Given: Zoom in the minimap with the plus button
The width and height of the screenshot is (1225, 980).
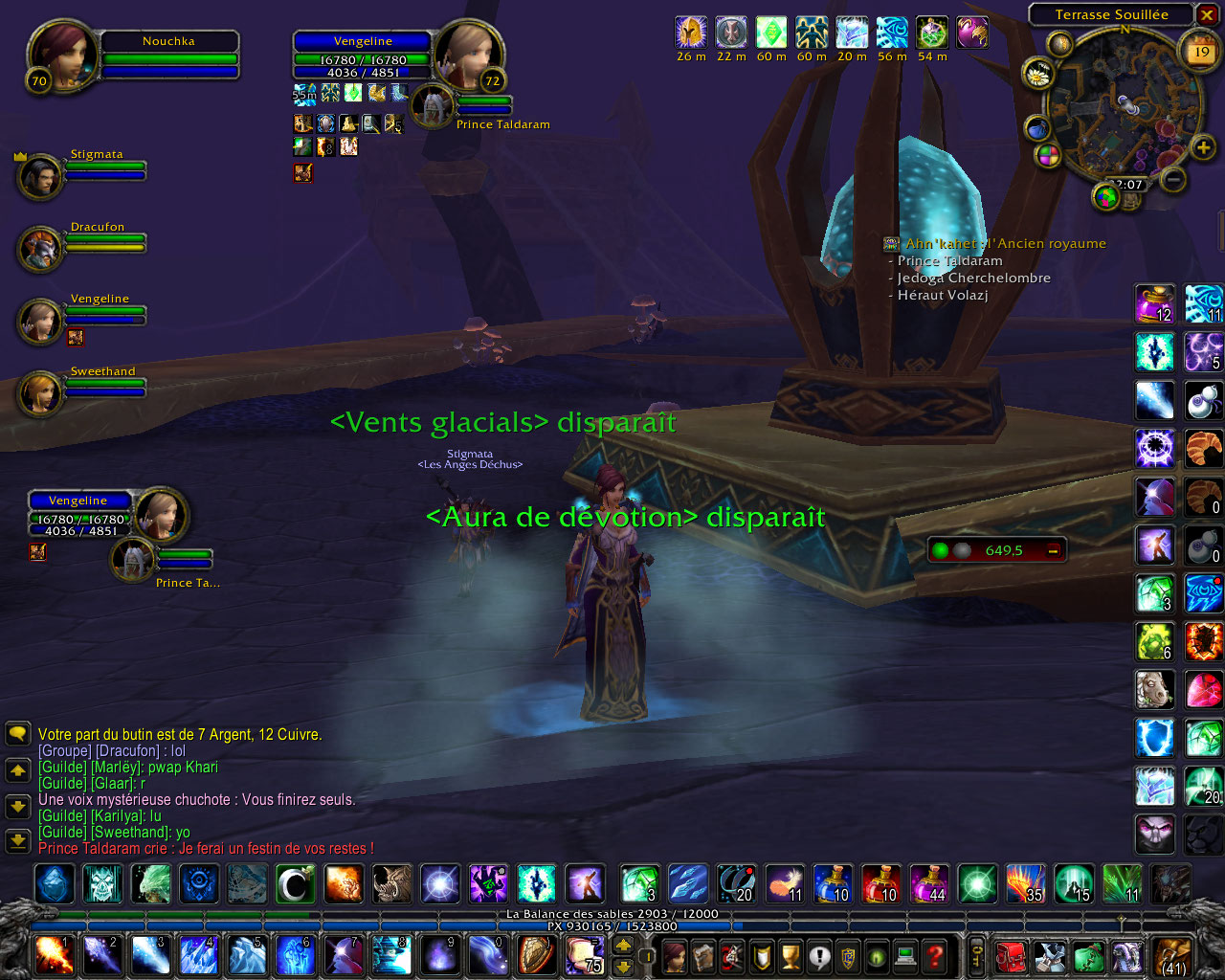Looking at the screenshot, I should [x=1203, y=147].
